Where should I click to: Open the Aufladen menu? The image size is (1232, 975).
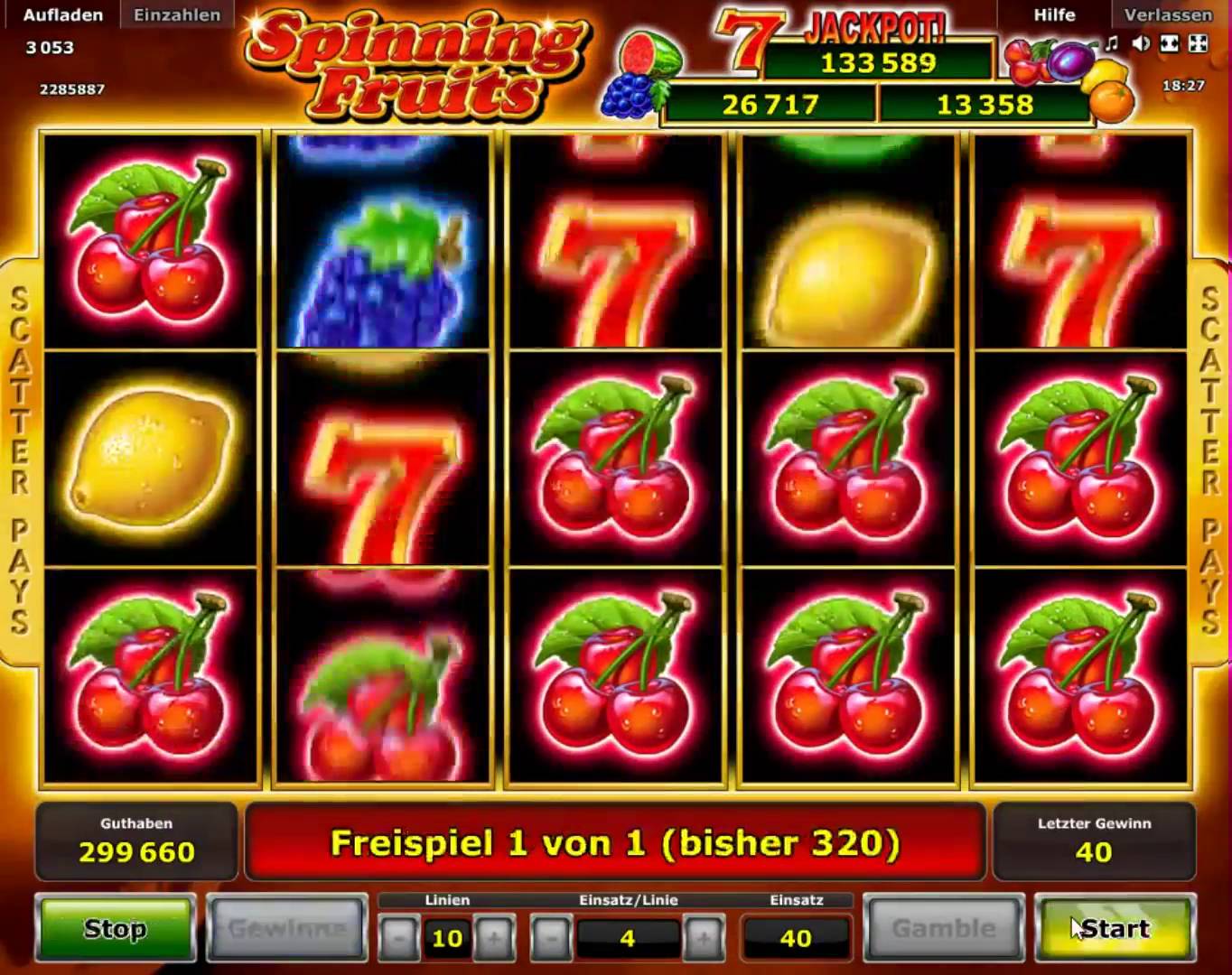(x=62, y=14)
